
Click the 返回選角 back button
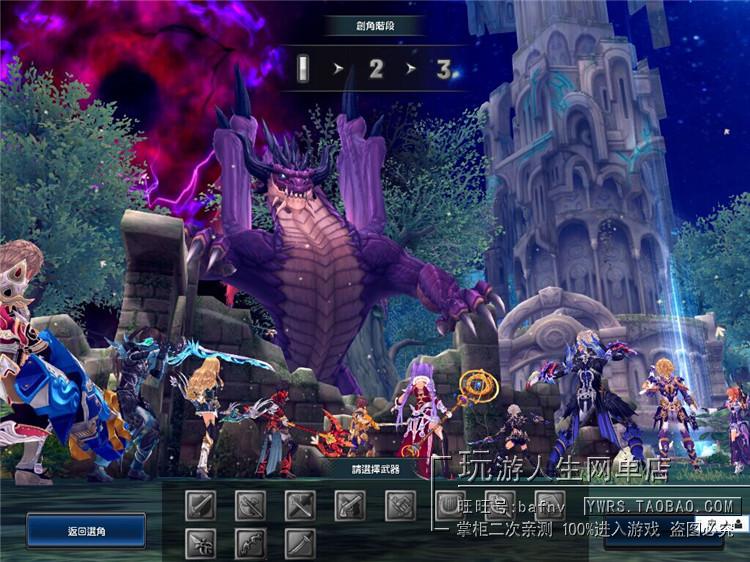click(x=86, y=530)
